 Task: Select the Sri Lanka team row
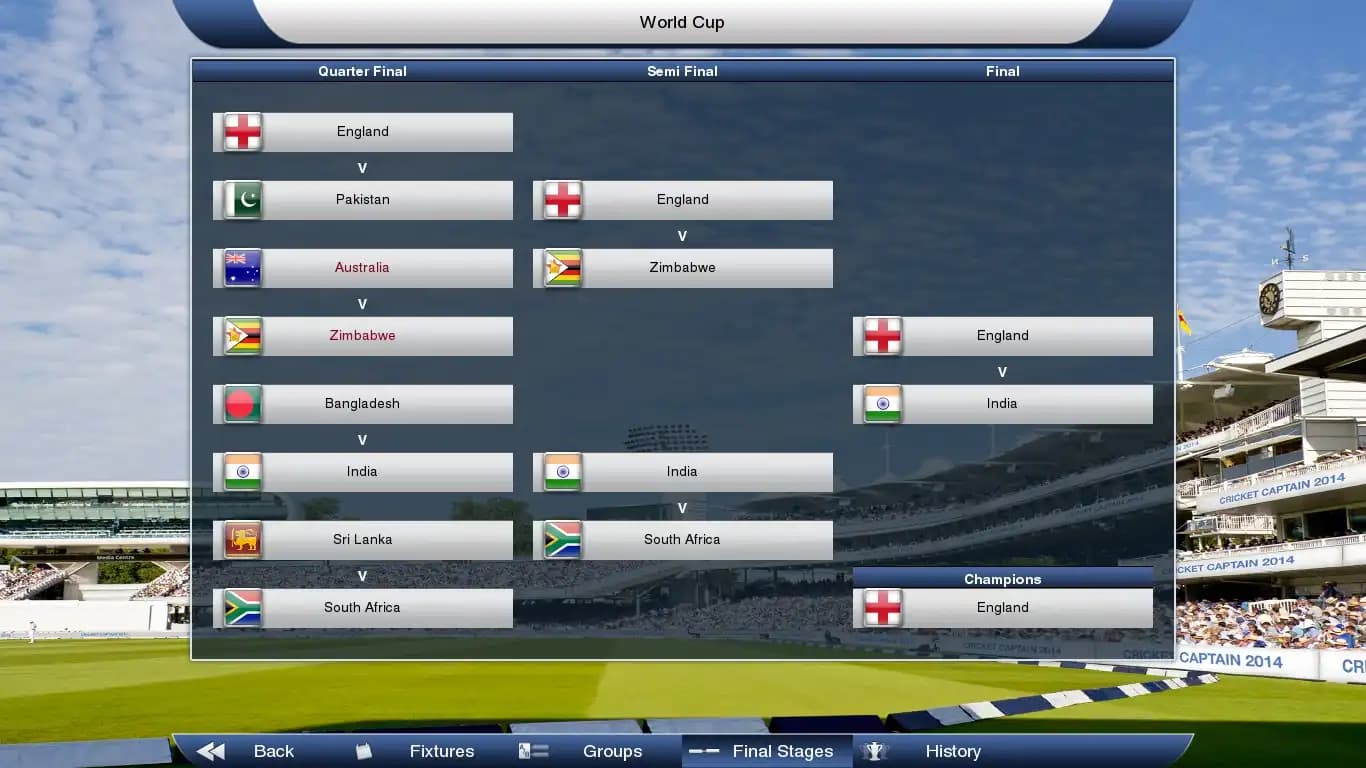click(x=362, y=540)
